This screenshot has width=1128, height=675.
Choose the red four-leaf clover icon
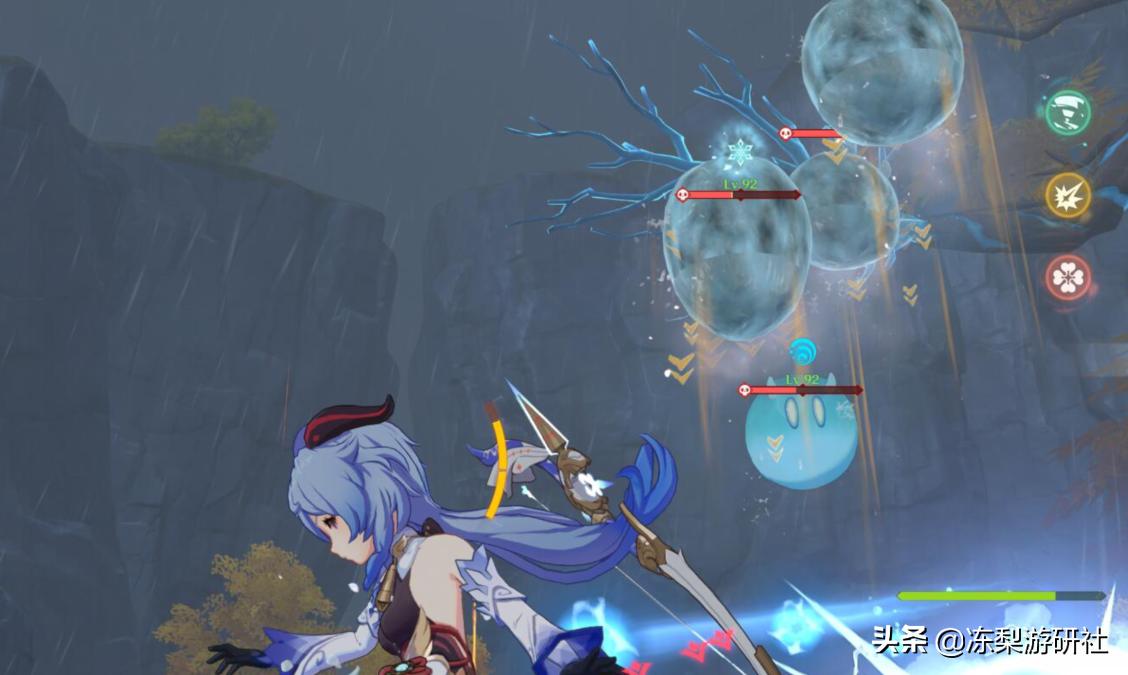1068,277
